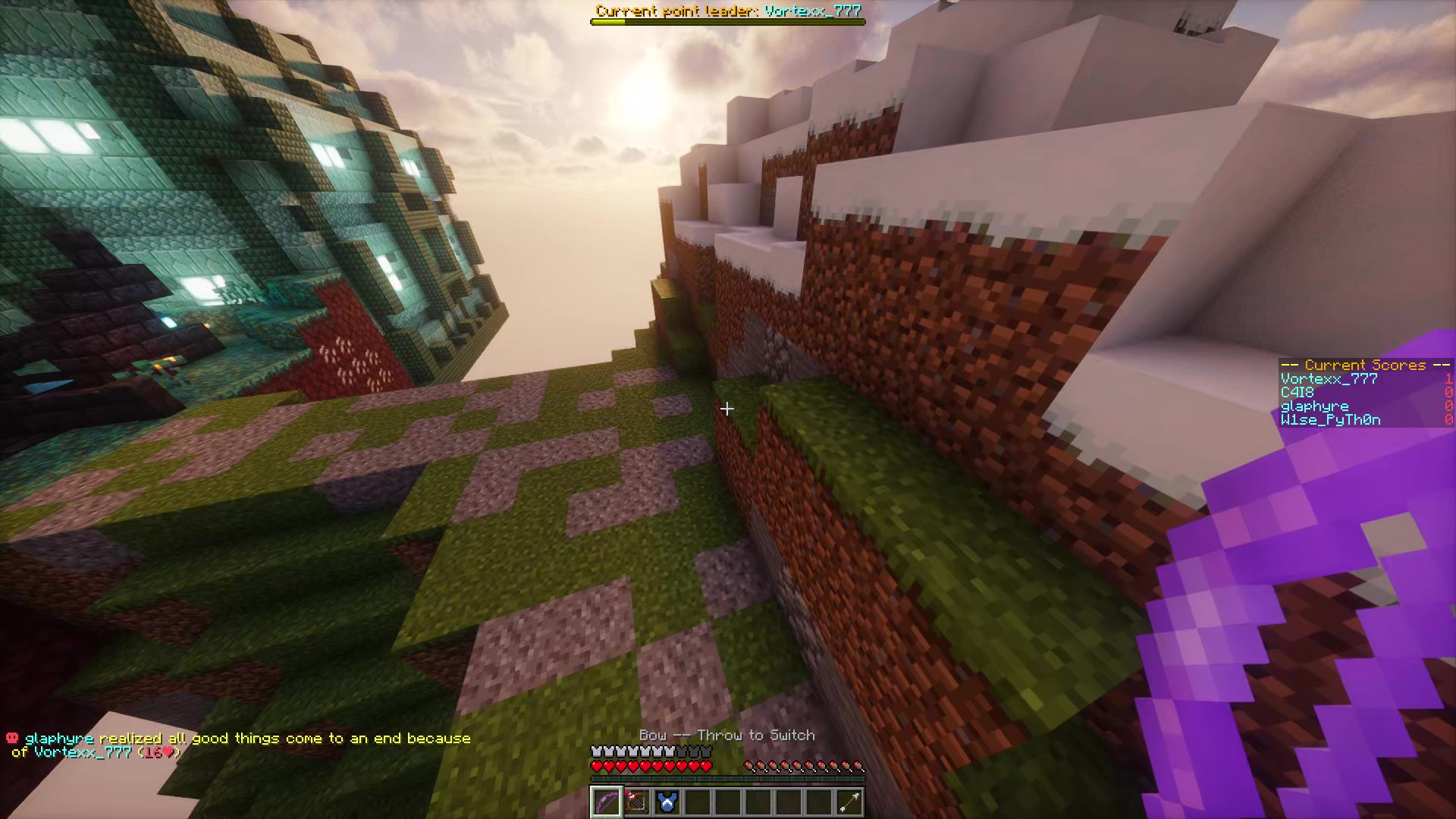Click Vortexx_777 in the chat death message
The width and height of the screenshot is (1456, 819).
click(x=80, y=751)
